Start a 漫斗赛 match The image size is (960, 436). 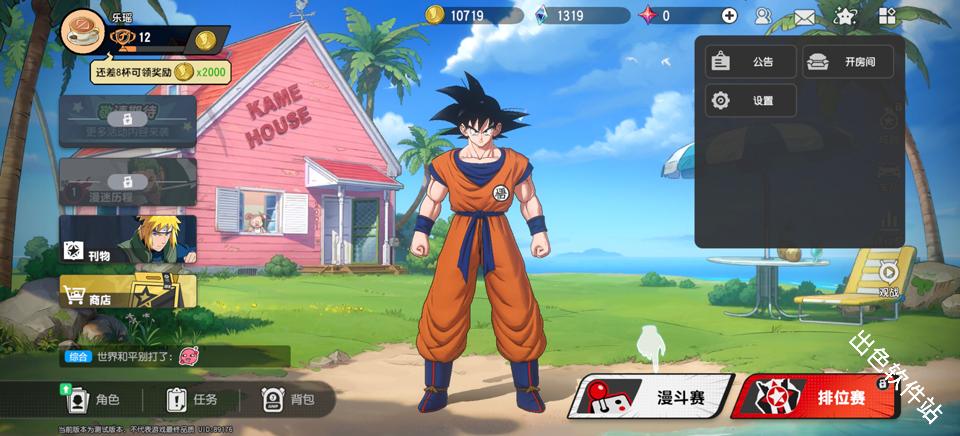(x=651, y=397)
